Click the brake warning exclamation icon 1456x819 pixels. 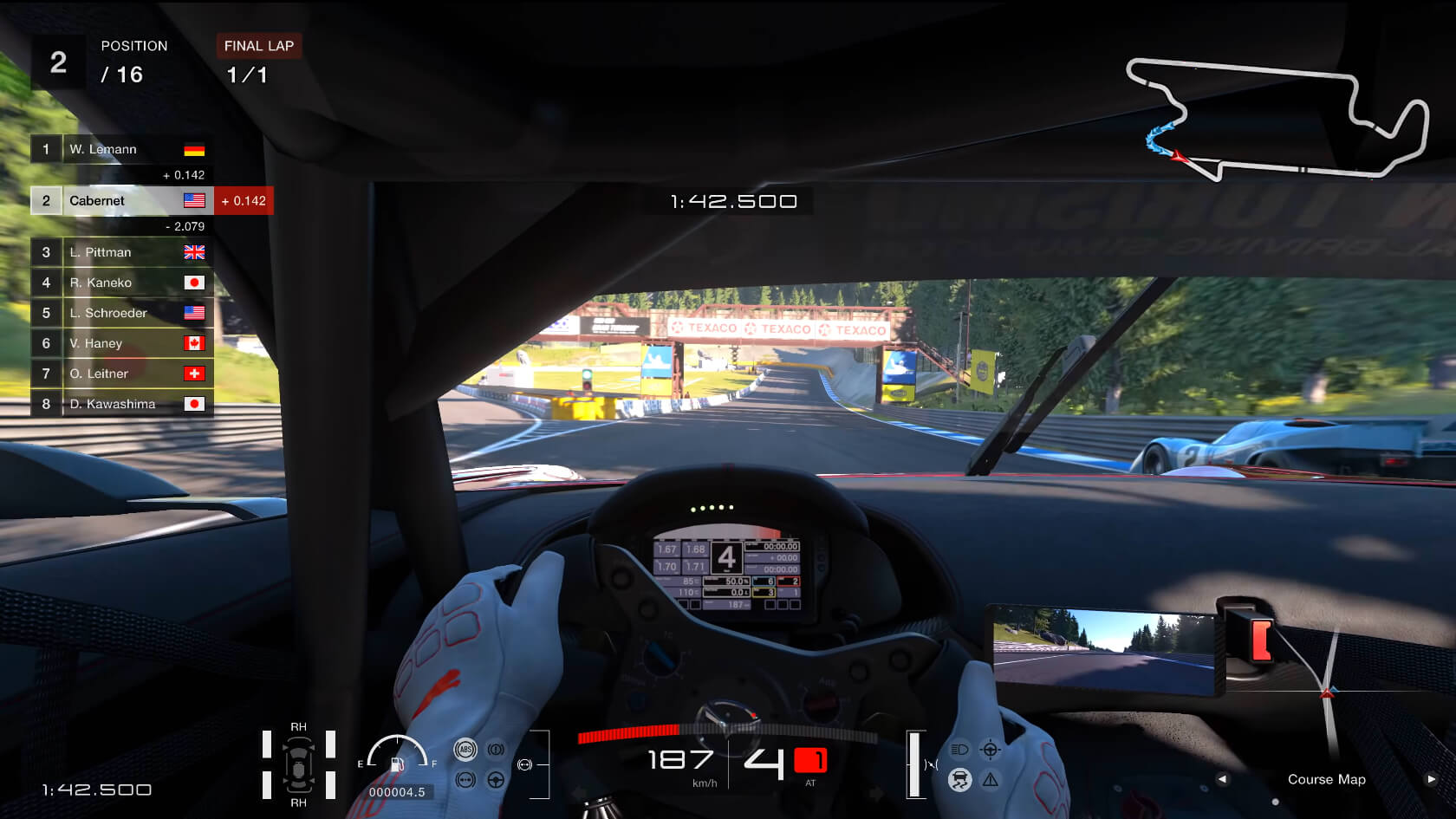(496, 750)
